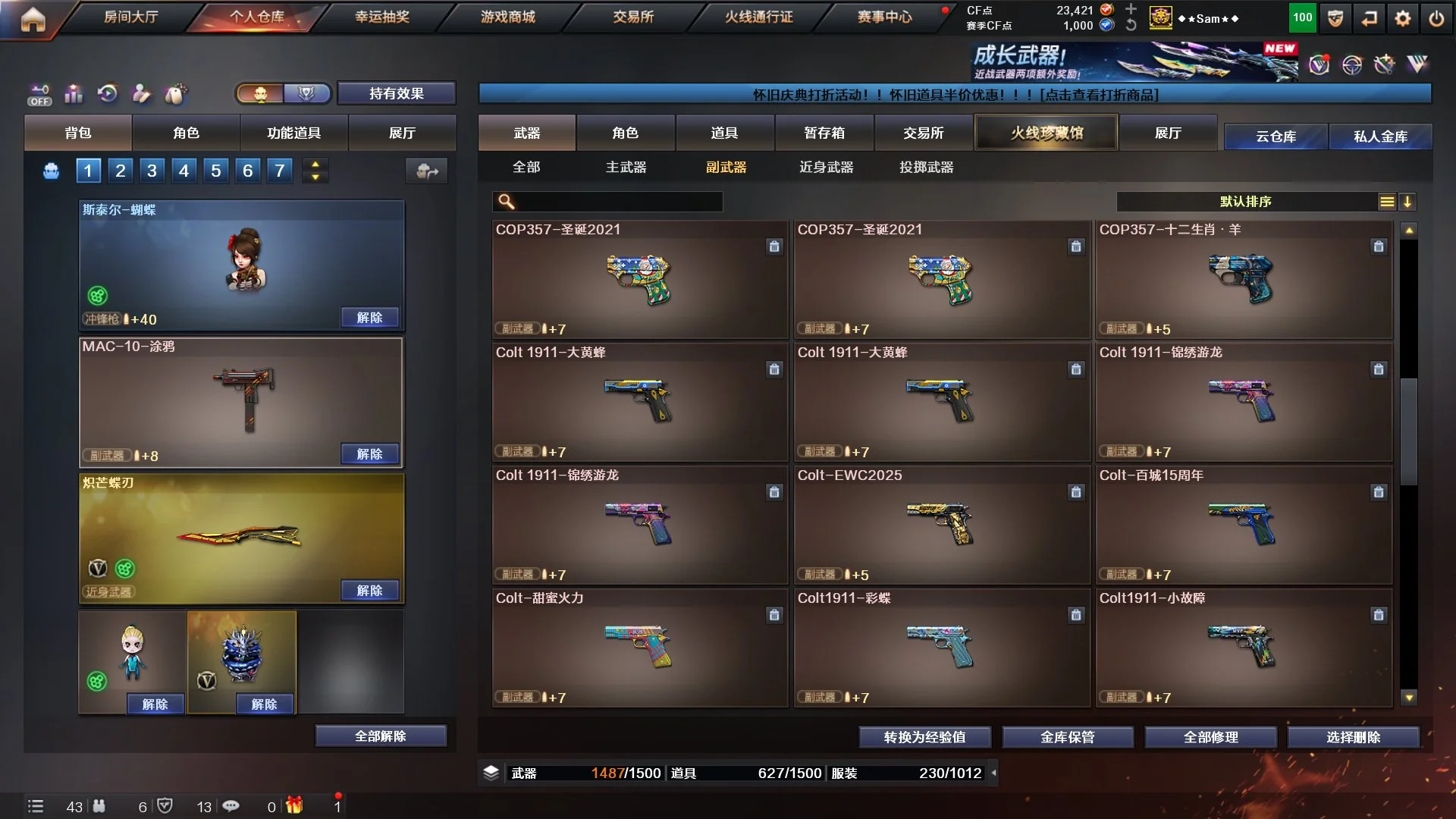Open the 房间大厅 lobby menu
Screen dimensions: 1456x819
click(130, 17)
